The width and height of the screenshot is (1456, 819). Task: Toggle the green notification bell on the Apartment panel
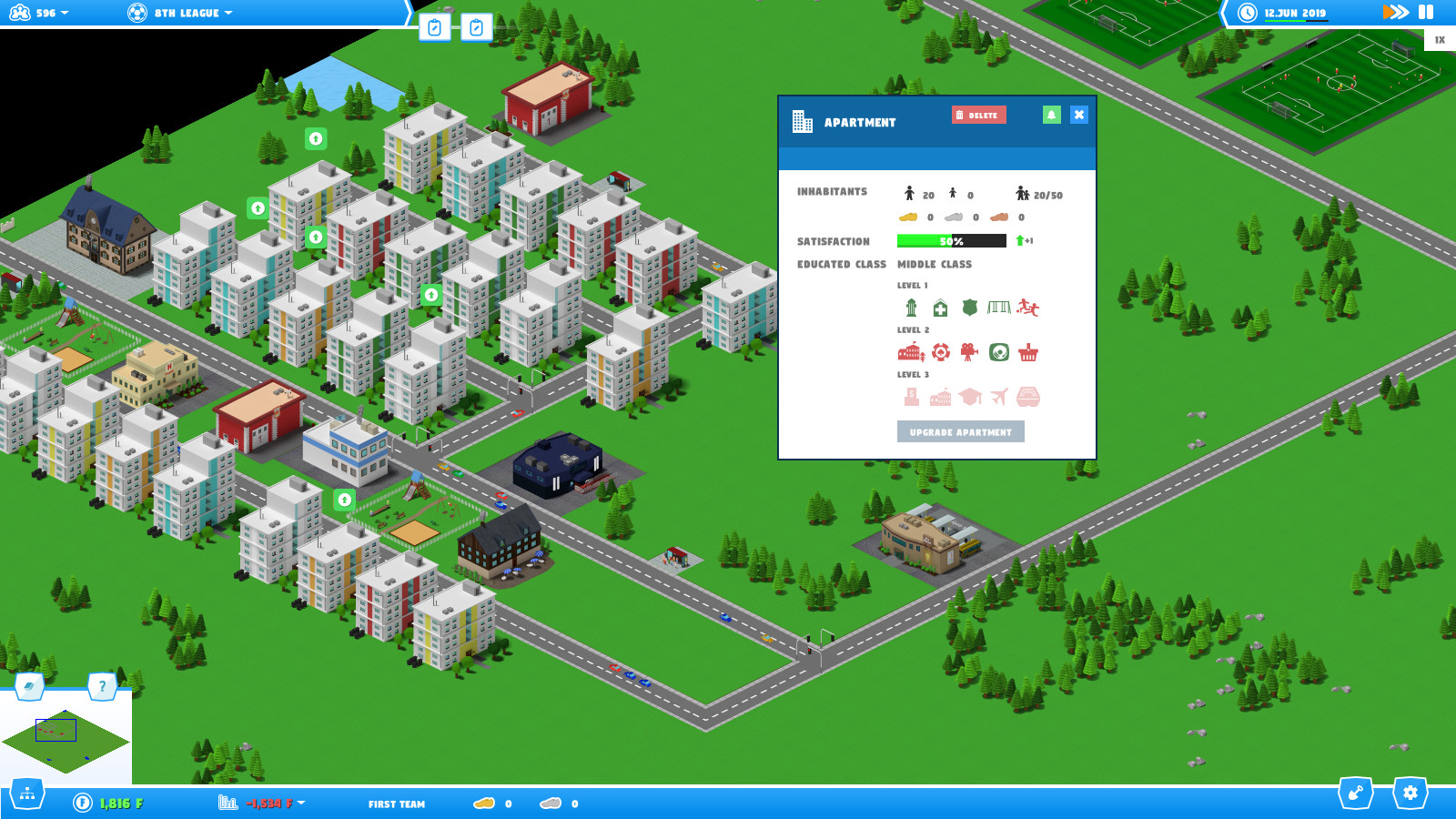click(x=1052, y=115)
